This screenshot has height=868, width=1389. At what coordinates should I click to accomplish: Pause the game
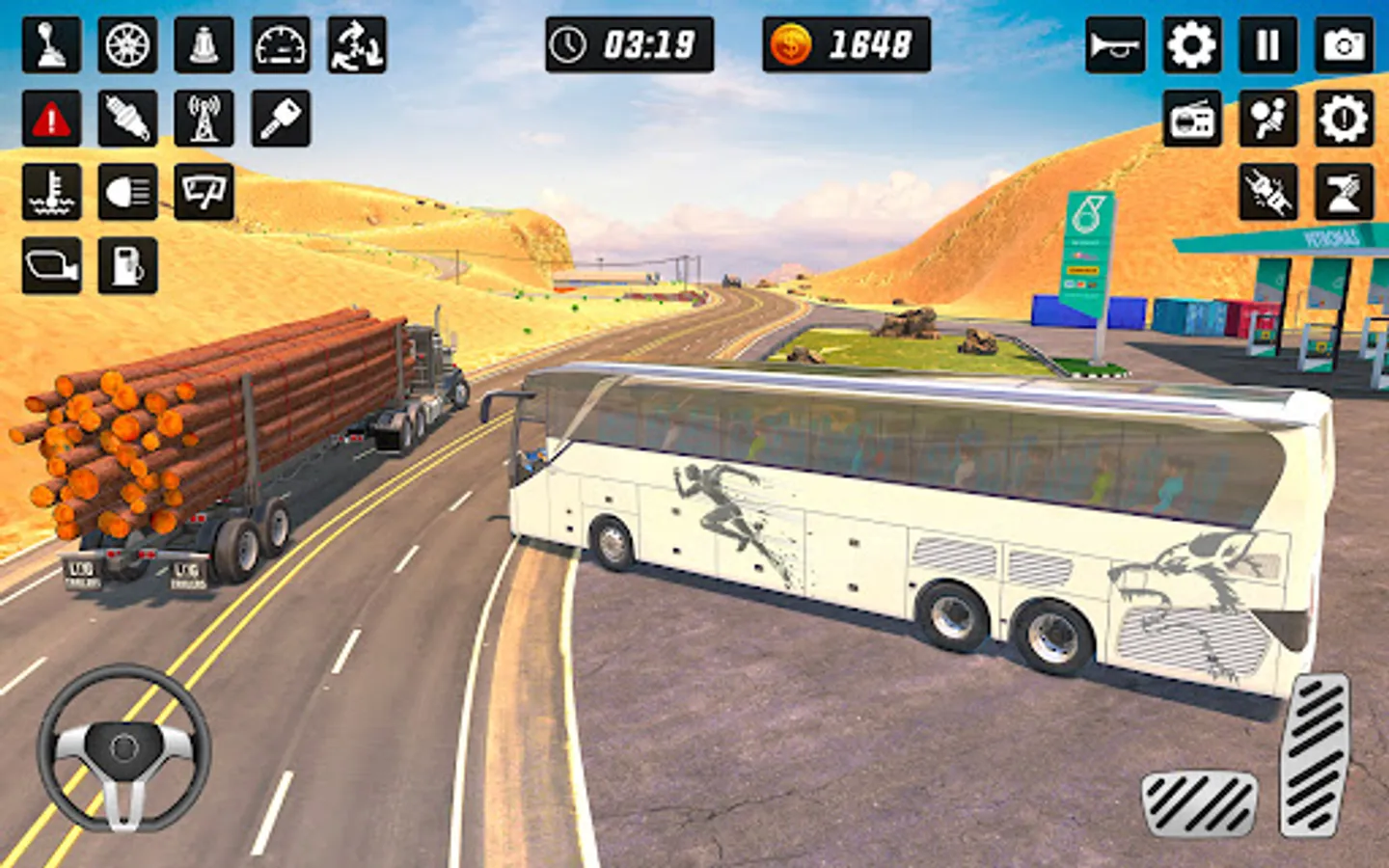pyautogui.click(x=1267, y=45)
